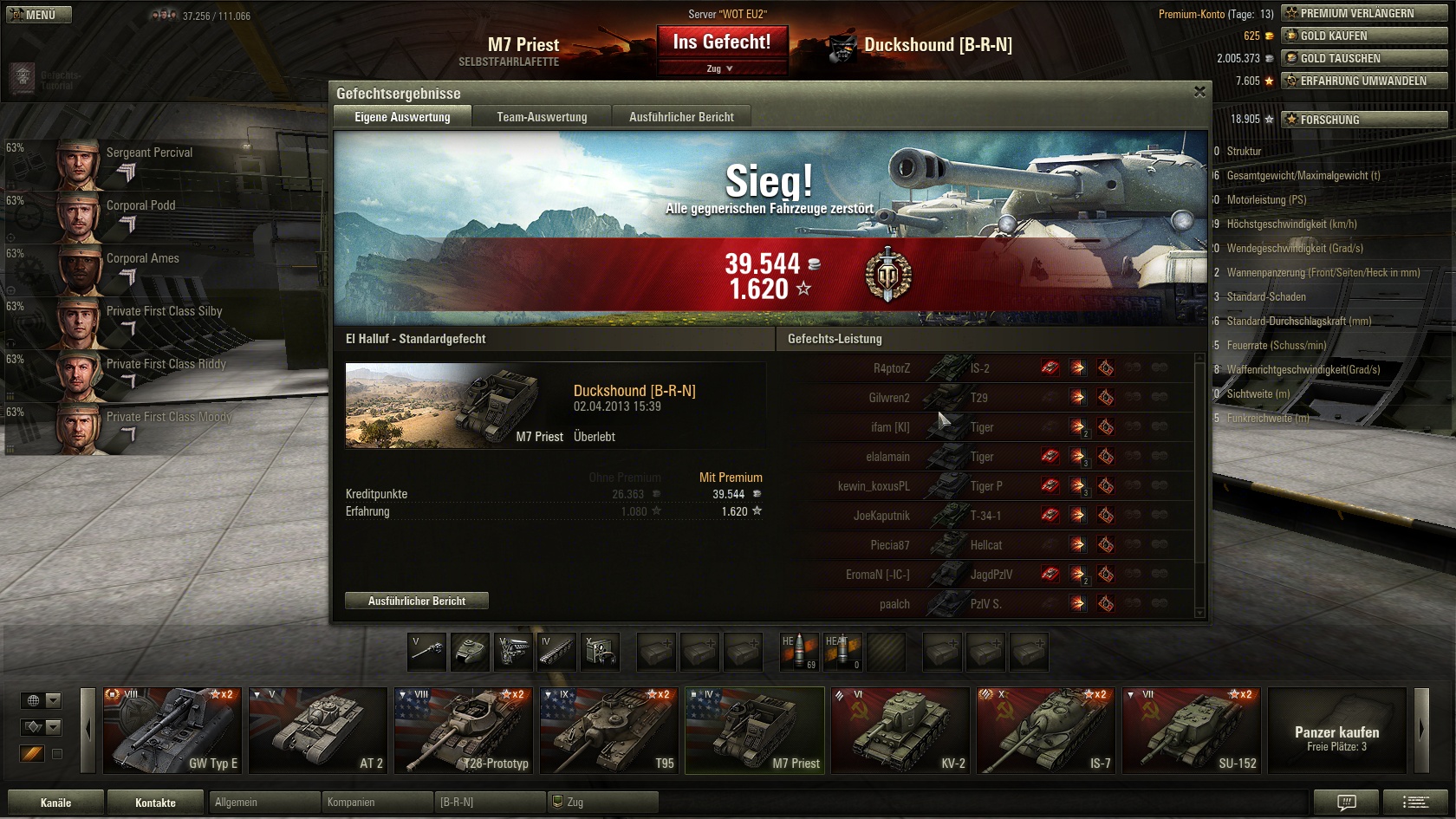Open the Kontakte contacts panel

pos(155,803)
